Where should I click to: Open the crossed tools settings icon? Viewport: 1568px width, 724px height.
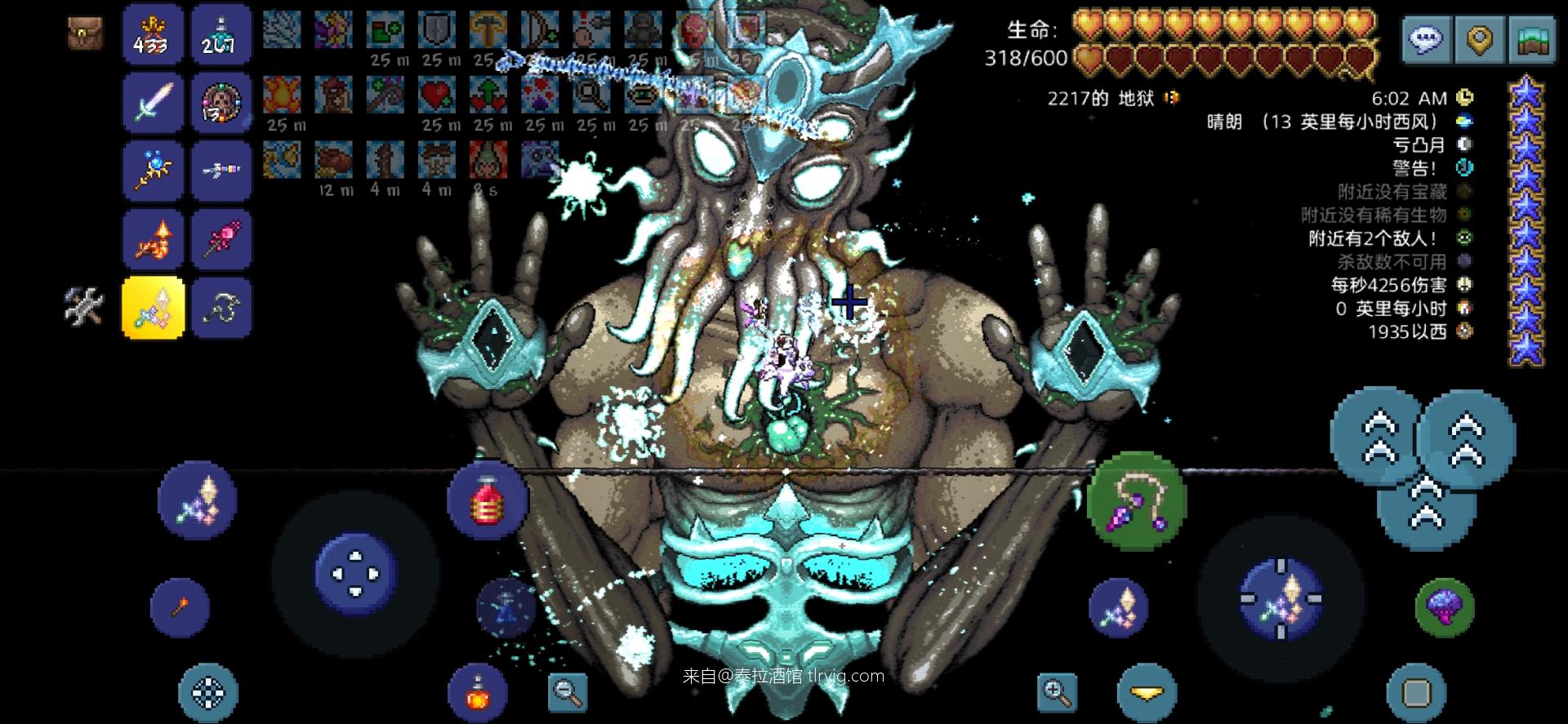click(85, 307)
